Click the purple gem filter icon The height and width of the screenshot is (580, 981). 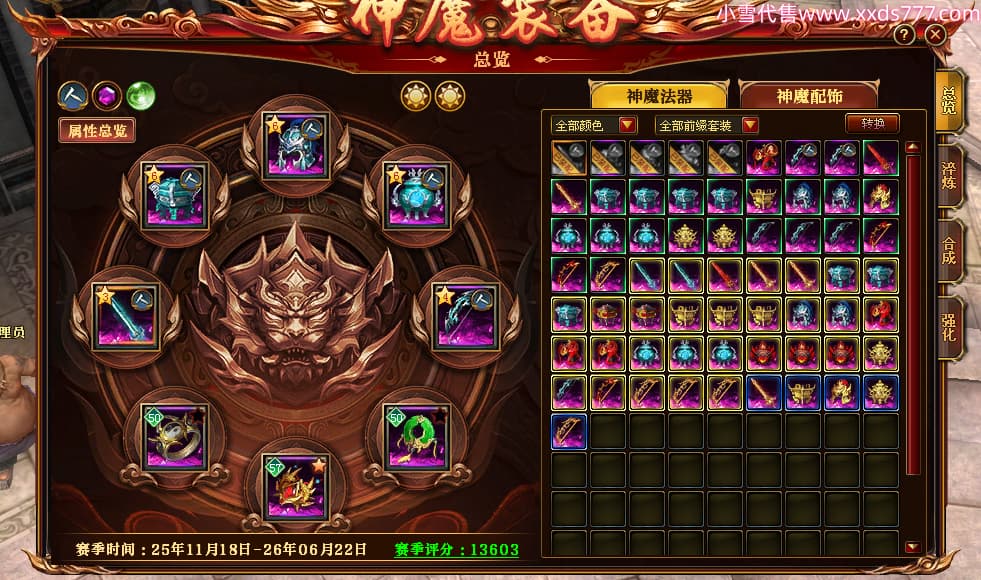tap(106, 96)
